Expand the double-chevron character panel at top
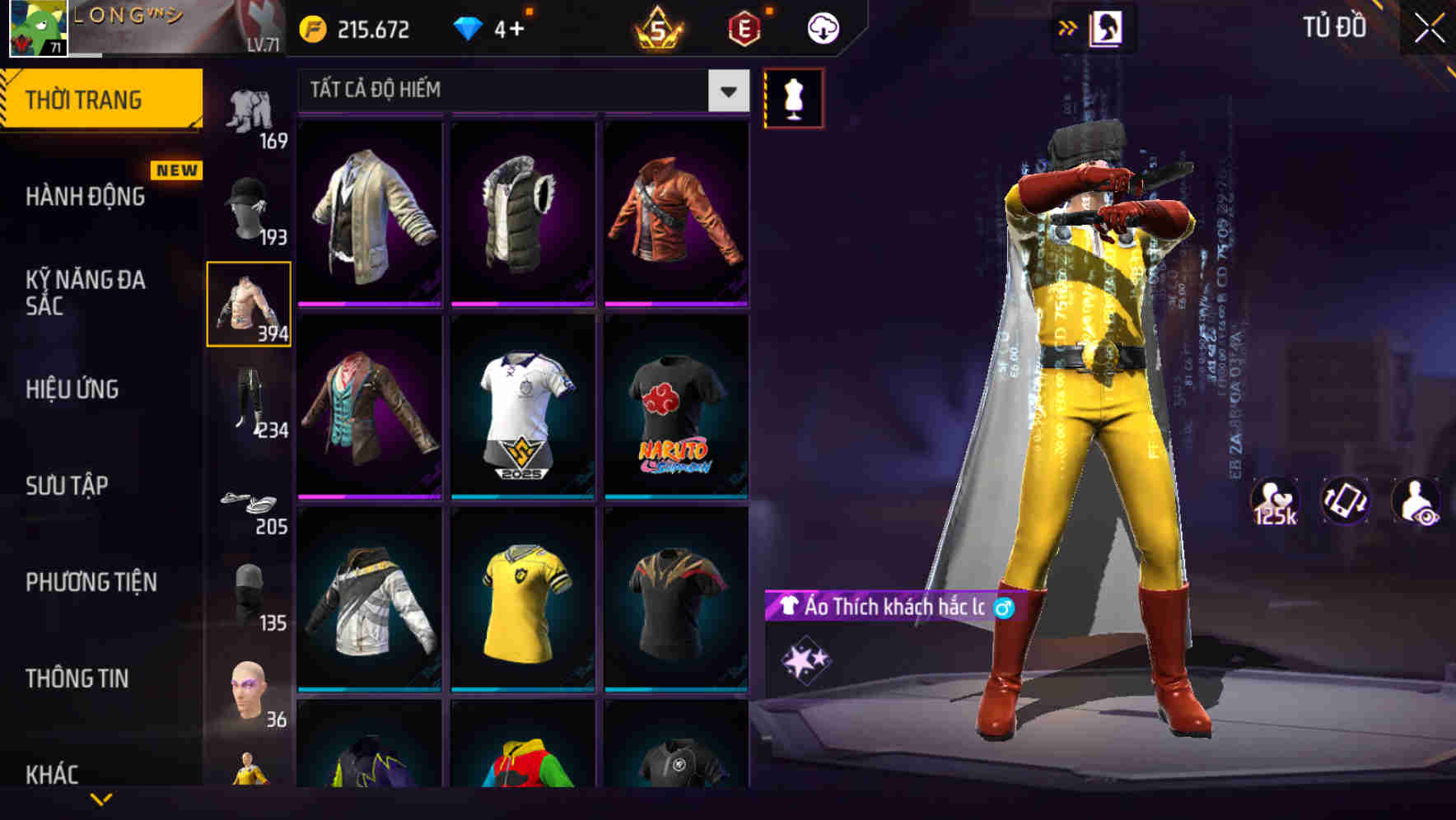This screenshot has width=1456, height=820. tap(1068, 27)
